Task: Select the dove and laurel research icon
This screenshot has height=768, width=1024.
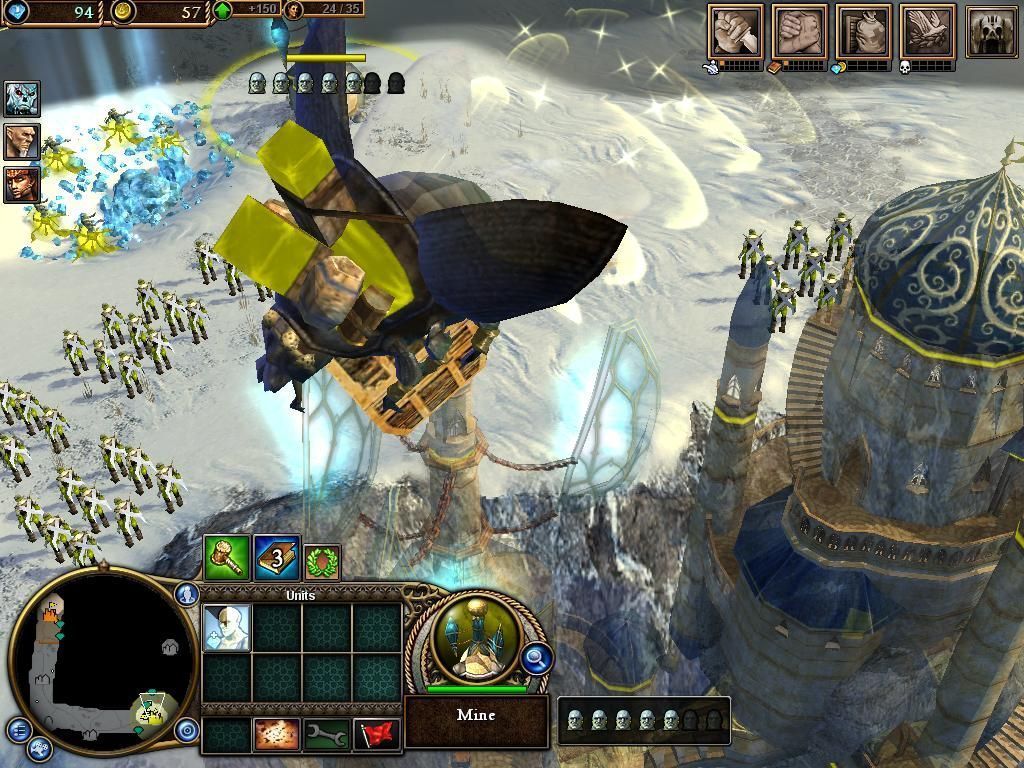Action: [927, 32]
